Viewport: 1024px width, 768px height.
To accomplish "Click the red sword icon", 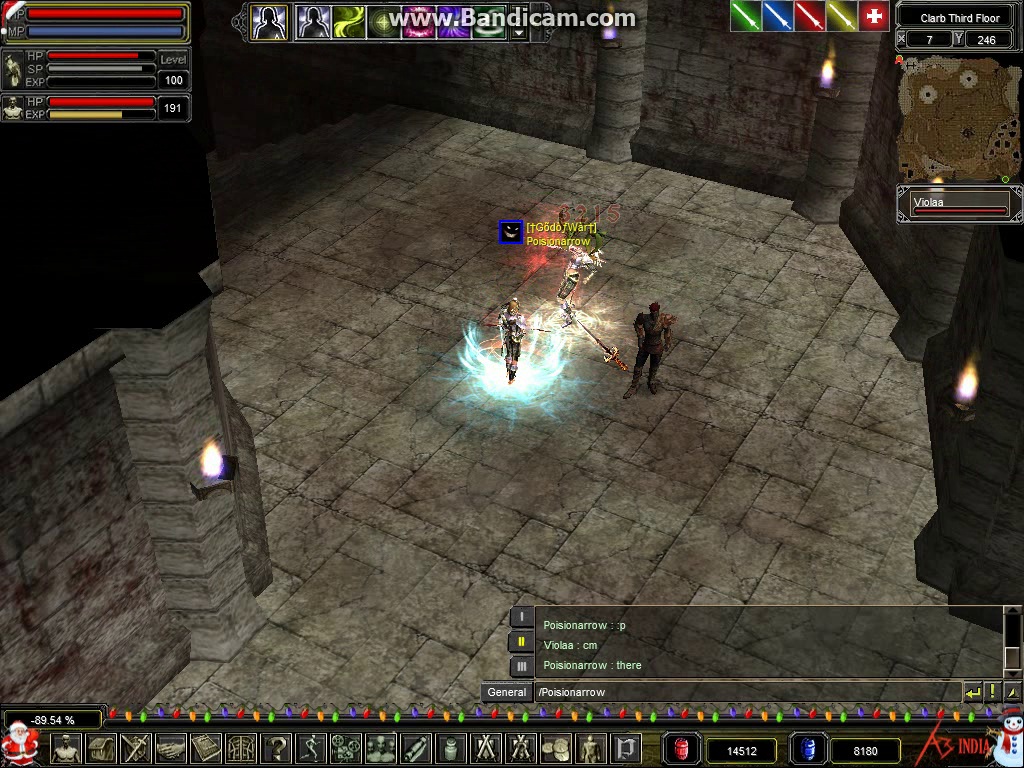I will click(x=809, y=16).
